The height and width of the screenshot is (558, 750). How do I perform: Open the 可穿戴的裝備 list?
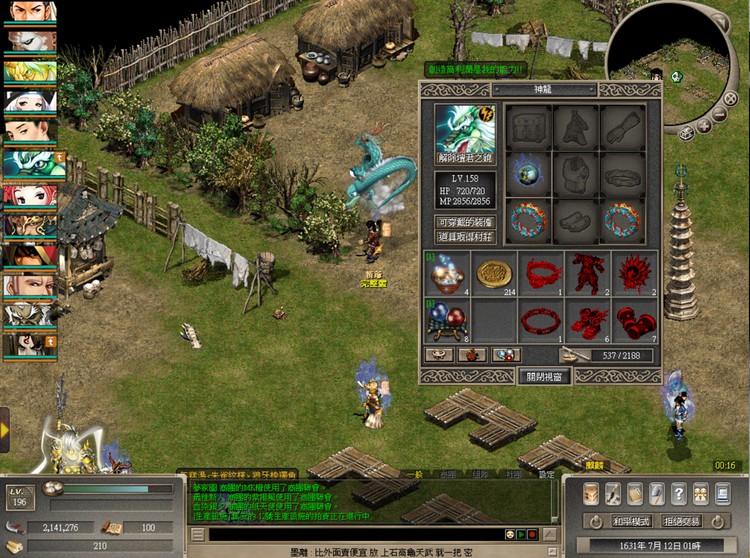click(x=465, y=222)
